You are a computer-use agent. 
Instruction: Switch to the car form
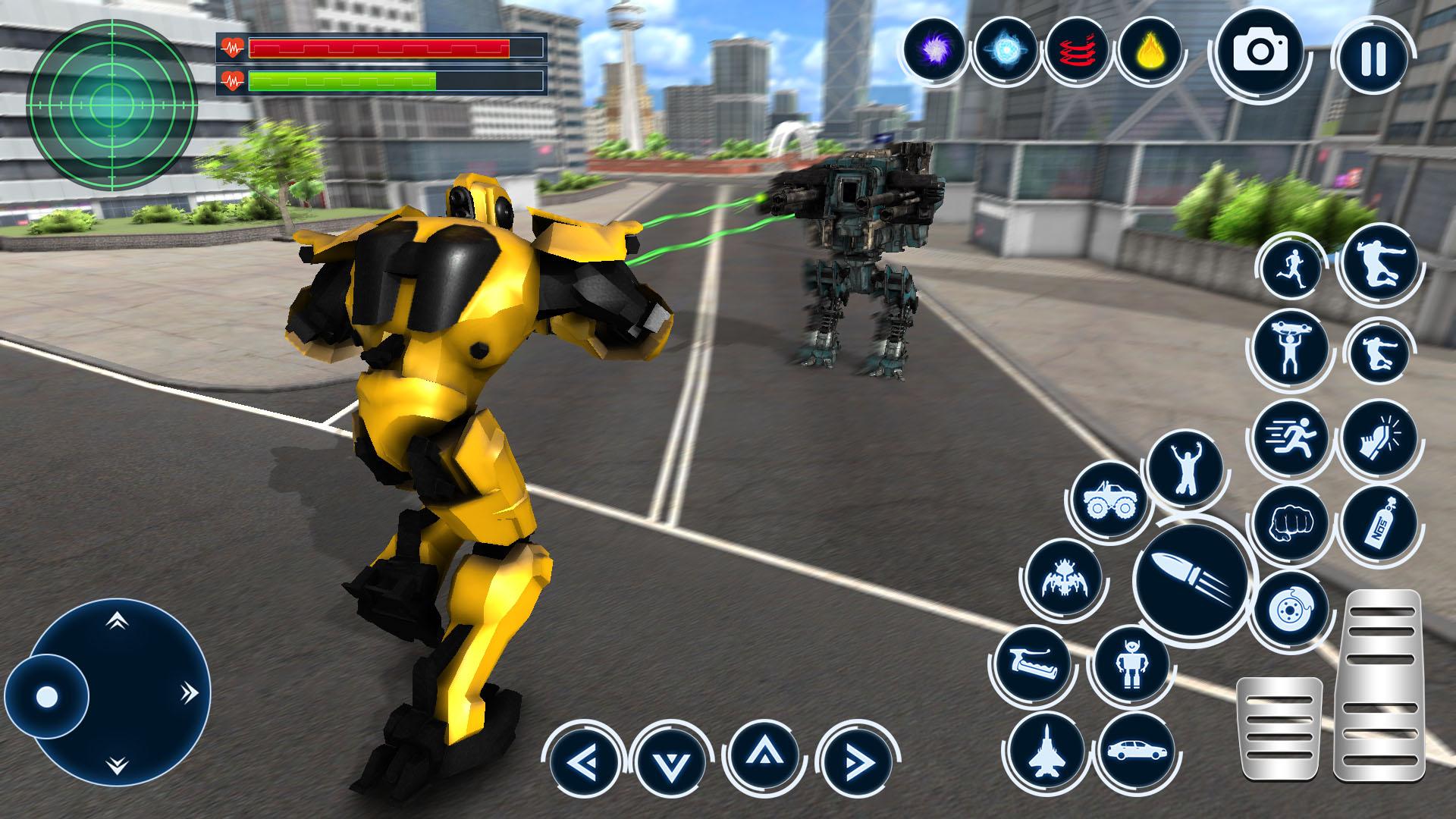click(1135, 750)
